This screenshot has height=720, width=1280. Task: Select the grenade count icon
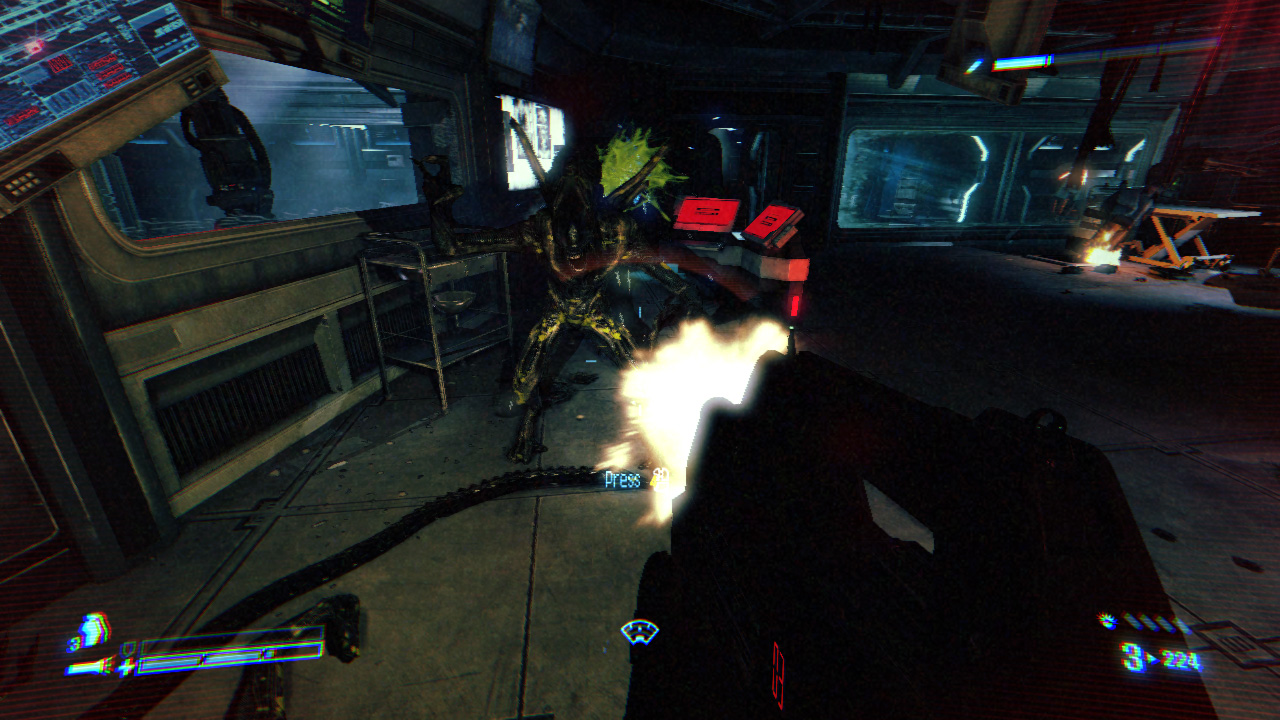click(x=90, y=633)
